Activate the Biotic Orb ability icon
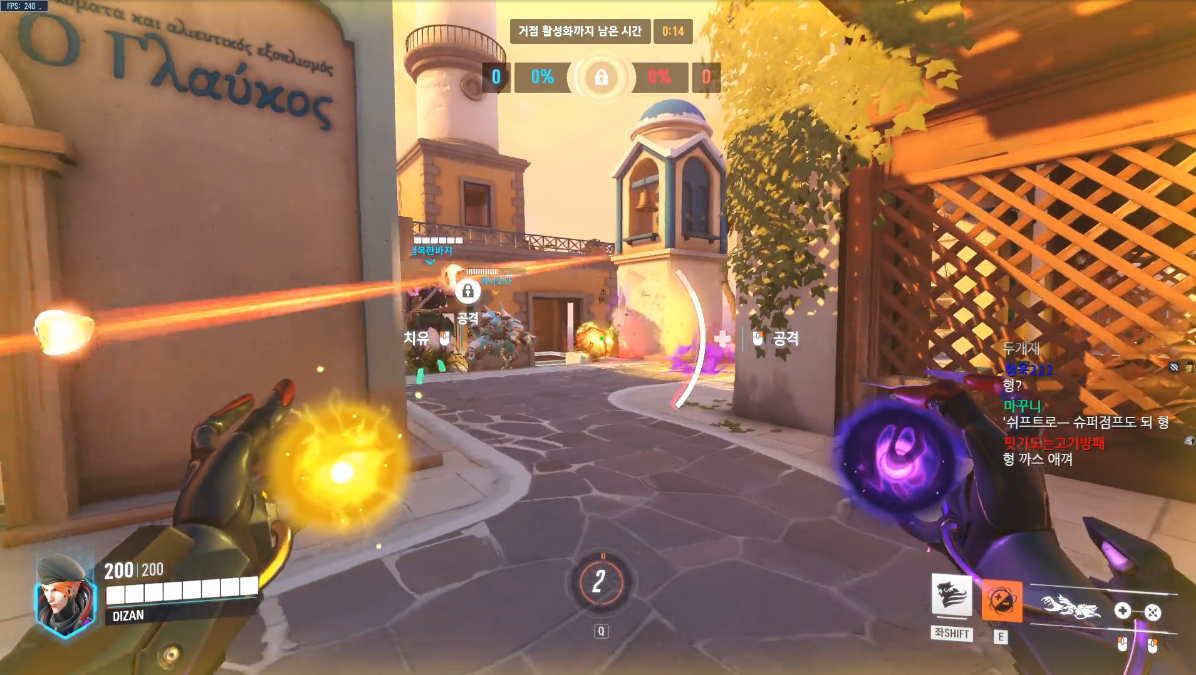The height and width of the screenshot is (675, 1196). pos(1001,600)
